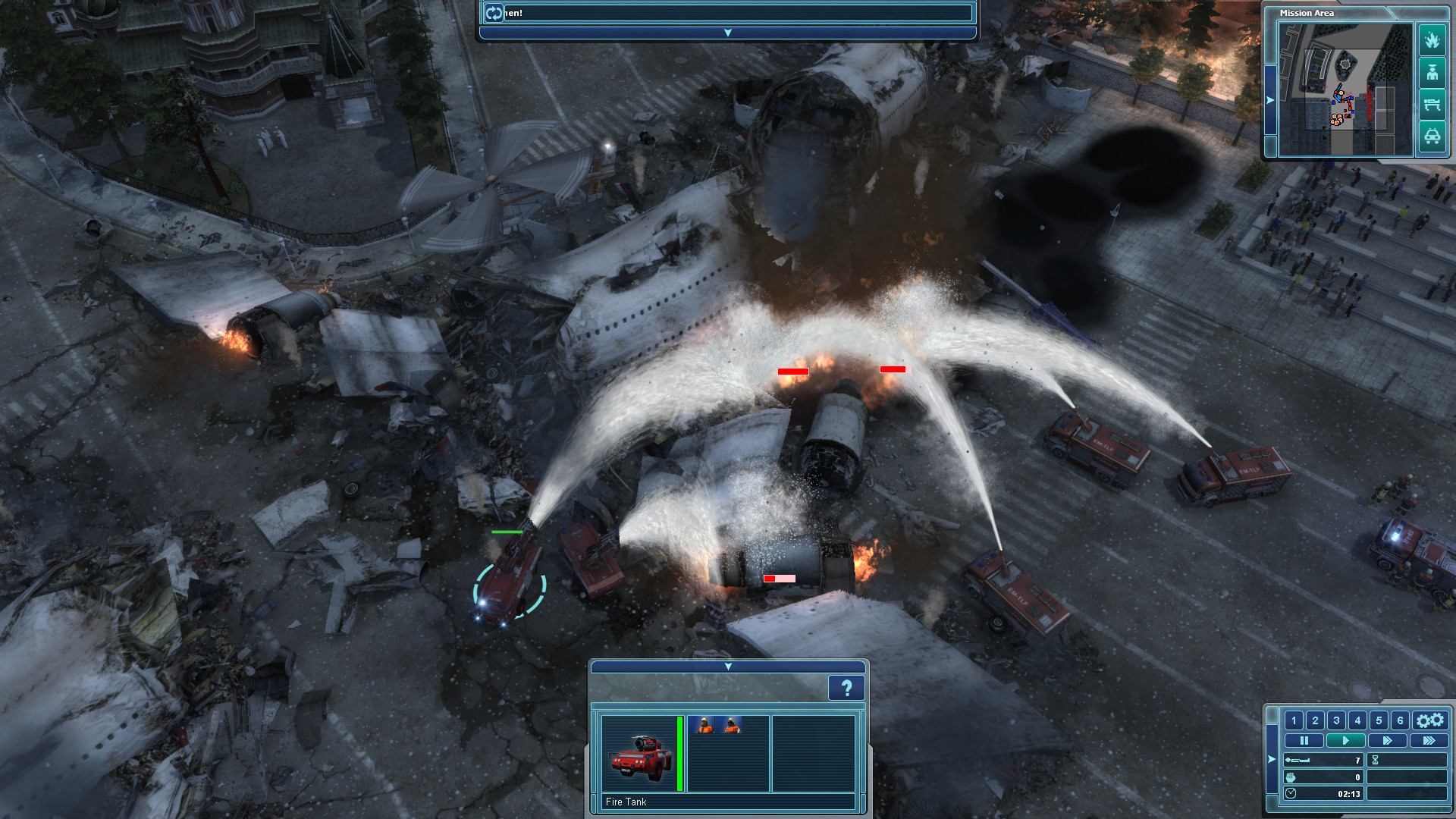Enable normal game speed with play button
Screen dimensions: 1456x819
1346,740
